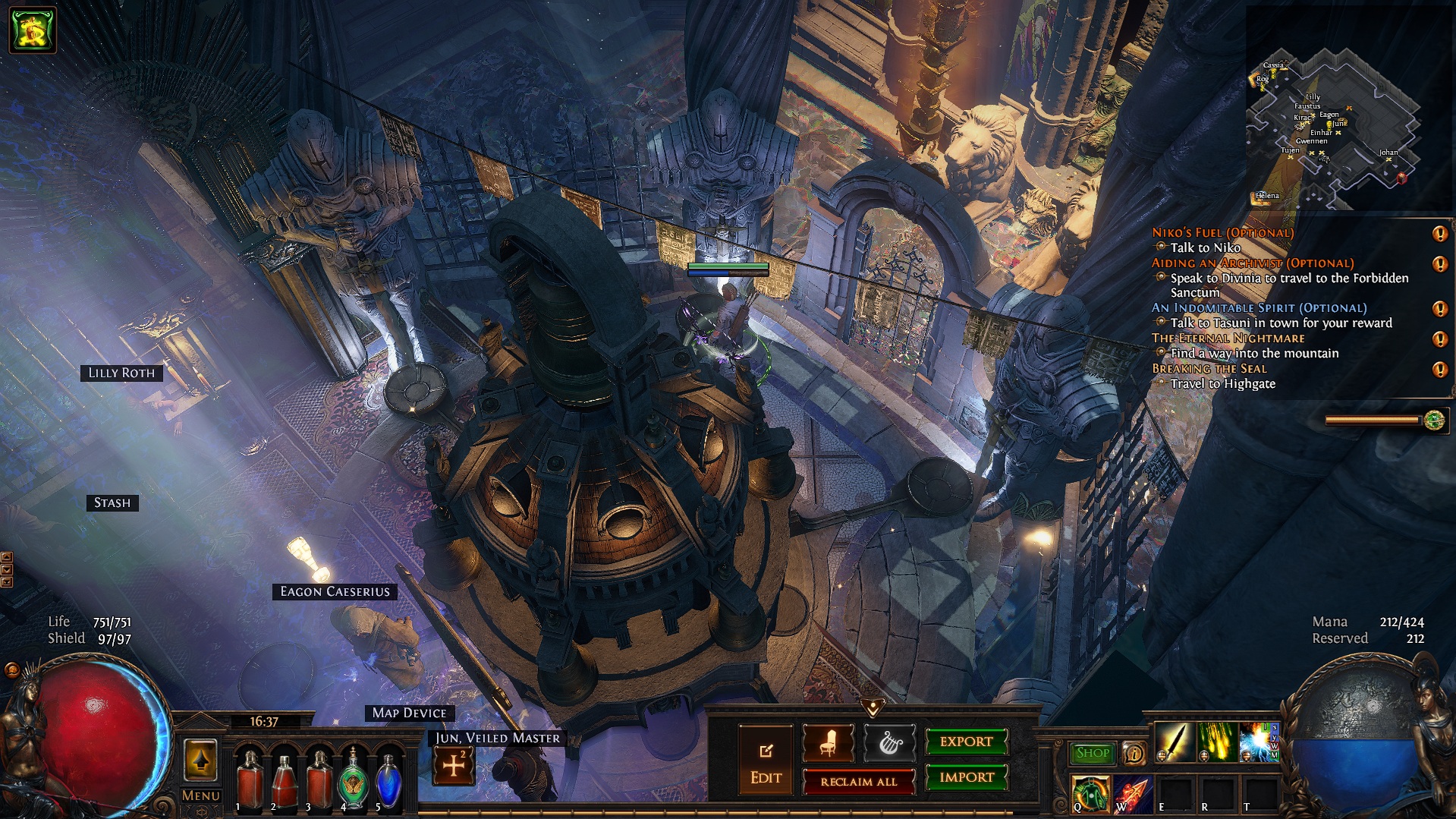This screenshot has height=819, width=1456.
Task: Import a hideout layout
Action: [966, 777]
